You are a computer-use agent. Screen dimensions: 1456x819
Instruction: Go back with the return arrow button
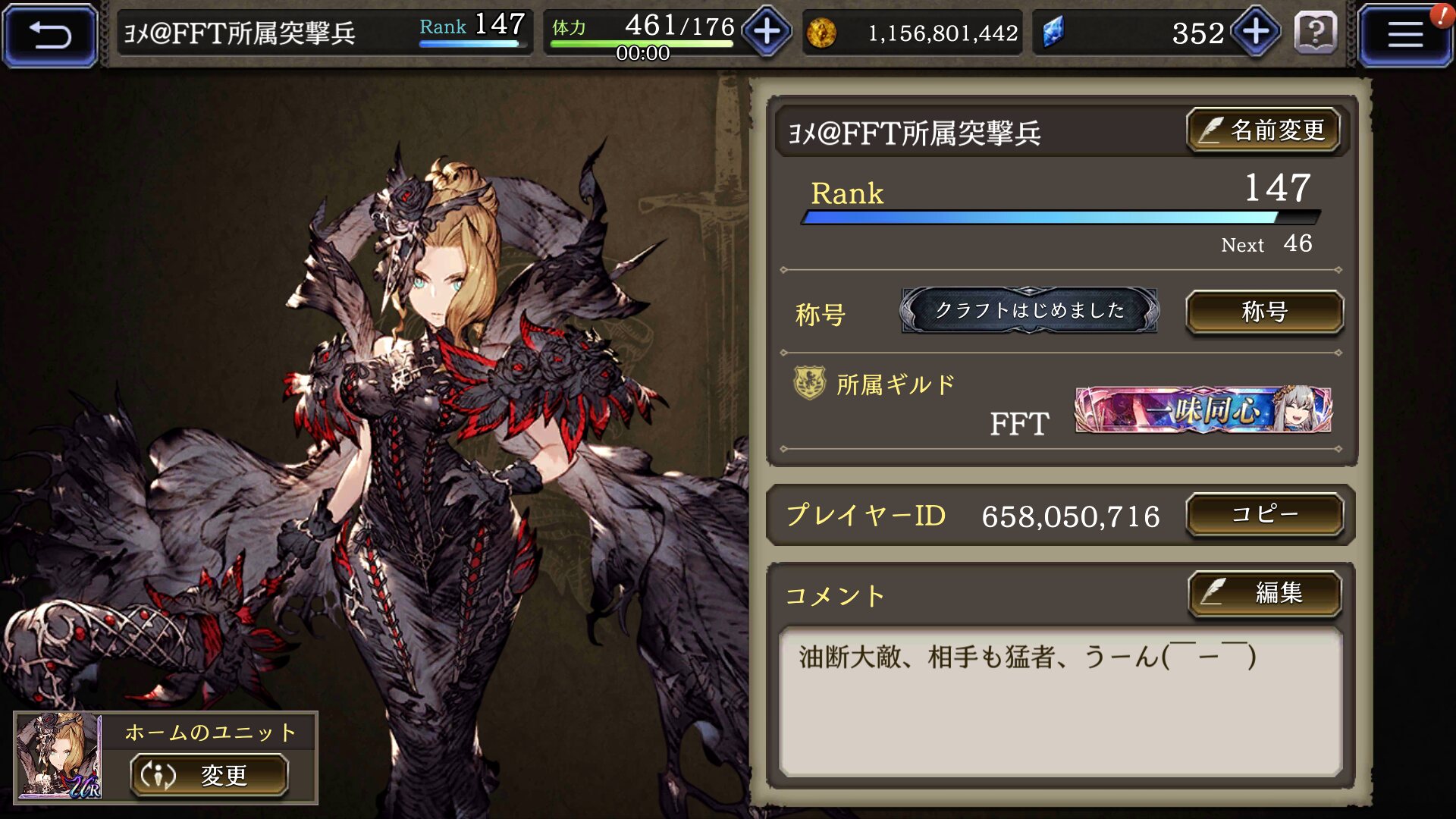pyautogui.click(x=50, y=34)
